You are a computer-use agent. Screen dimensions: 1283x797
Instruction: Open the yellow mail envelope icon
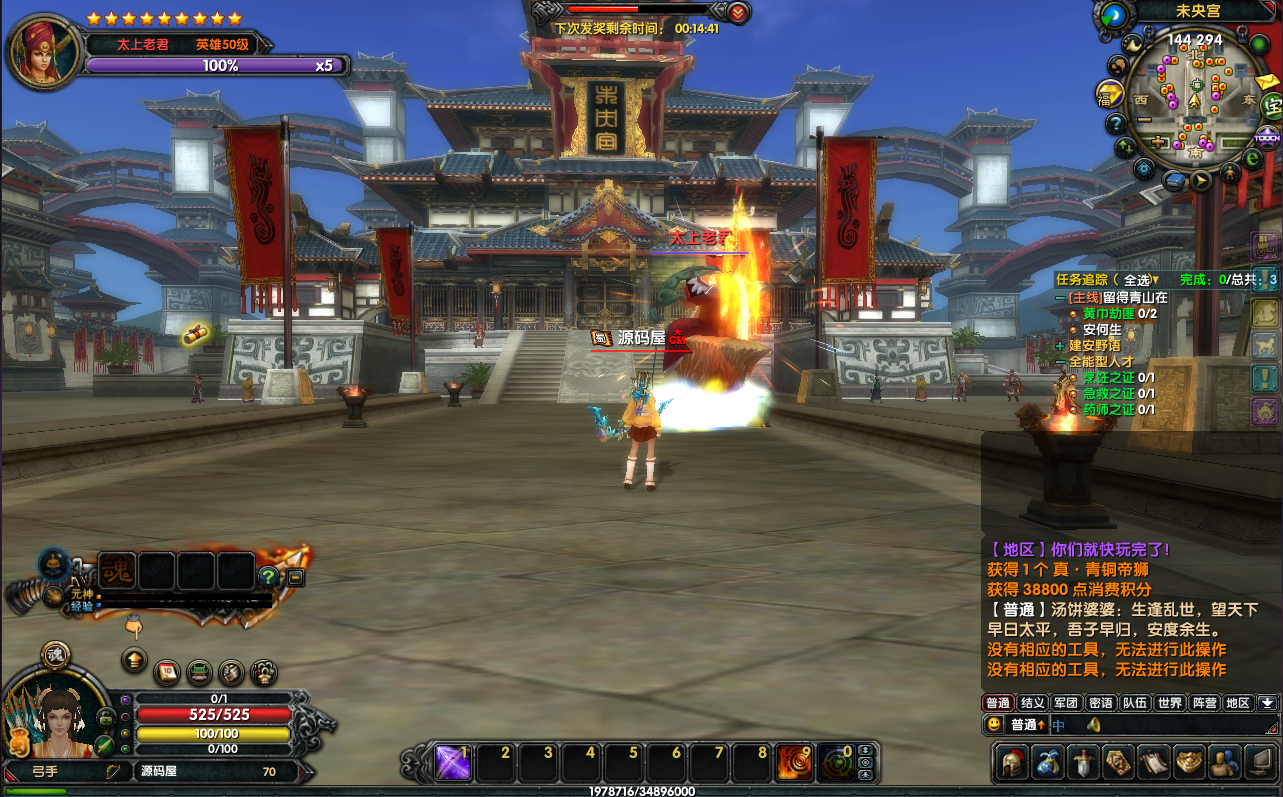(x=1268, y=82)
